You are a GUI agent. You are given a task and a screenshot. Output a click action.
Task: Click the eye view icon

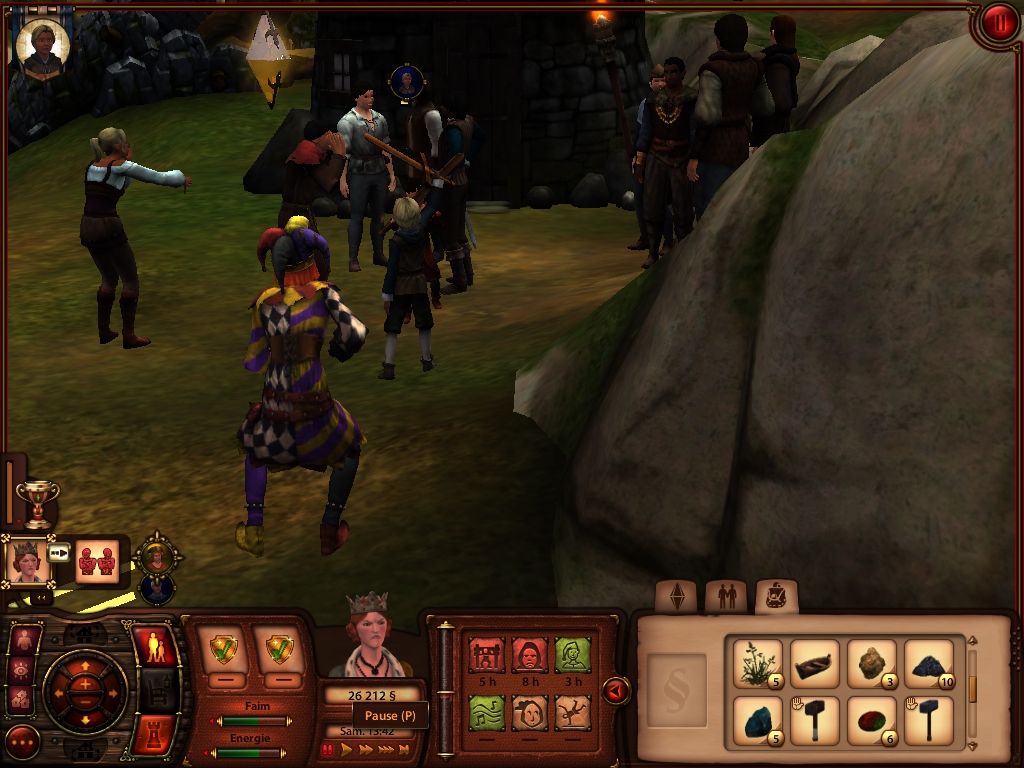(23, 669)
